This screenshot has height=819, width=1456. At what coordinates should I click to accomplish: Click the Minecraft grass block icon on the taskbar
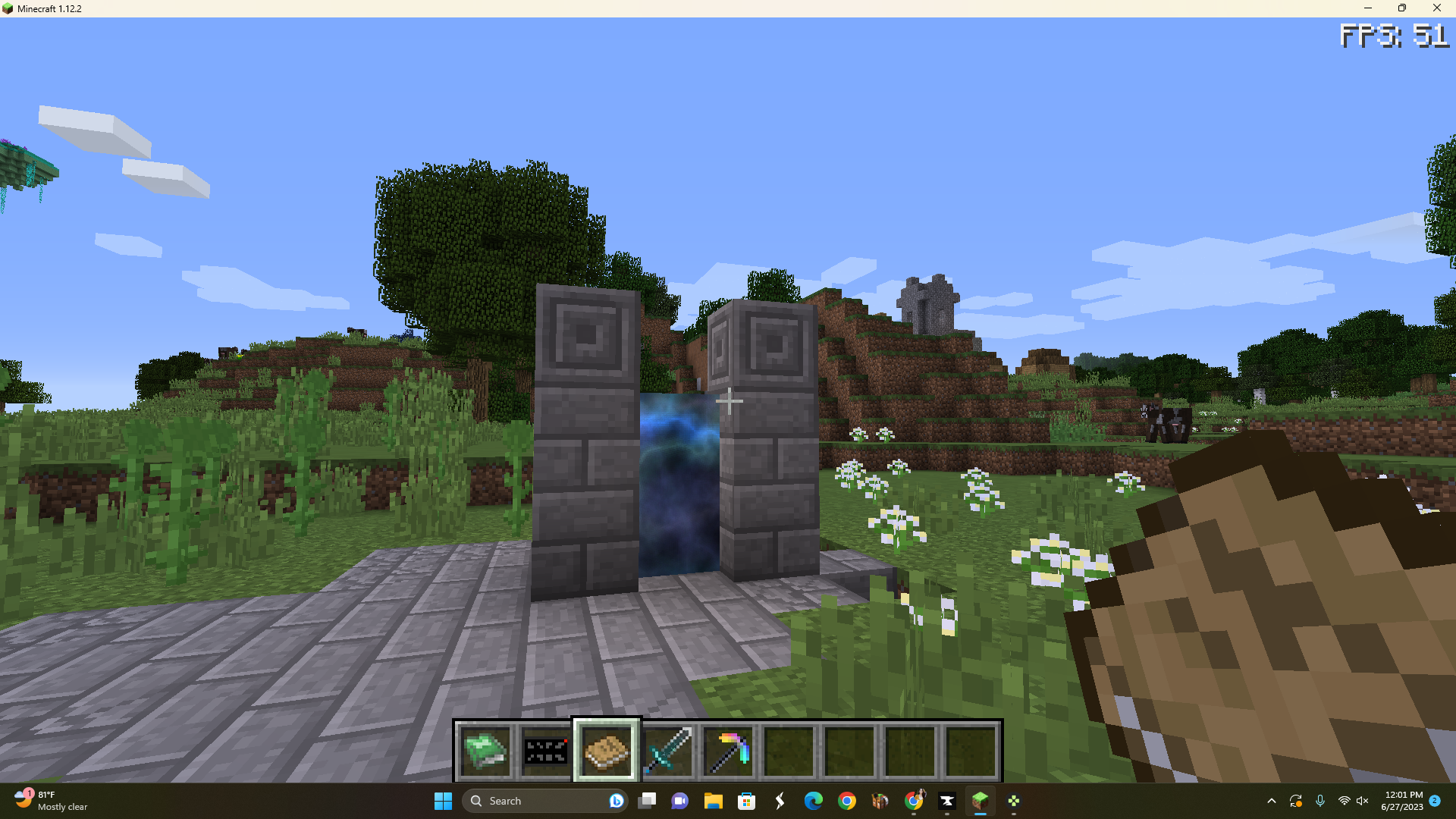981,801
